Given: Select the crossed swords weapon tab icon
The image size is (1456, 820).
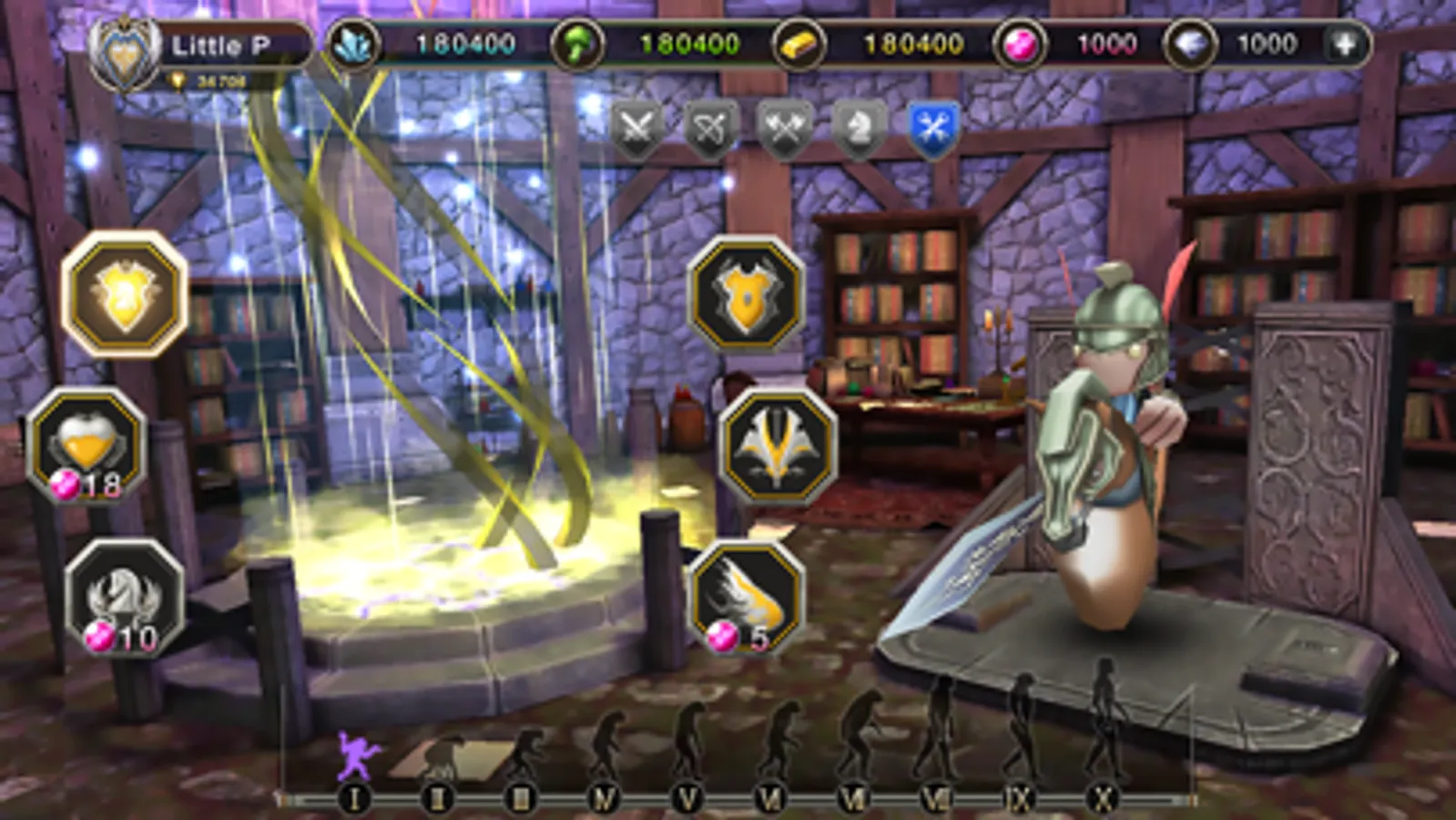Looking at the screenshot, I should [637, 129].
